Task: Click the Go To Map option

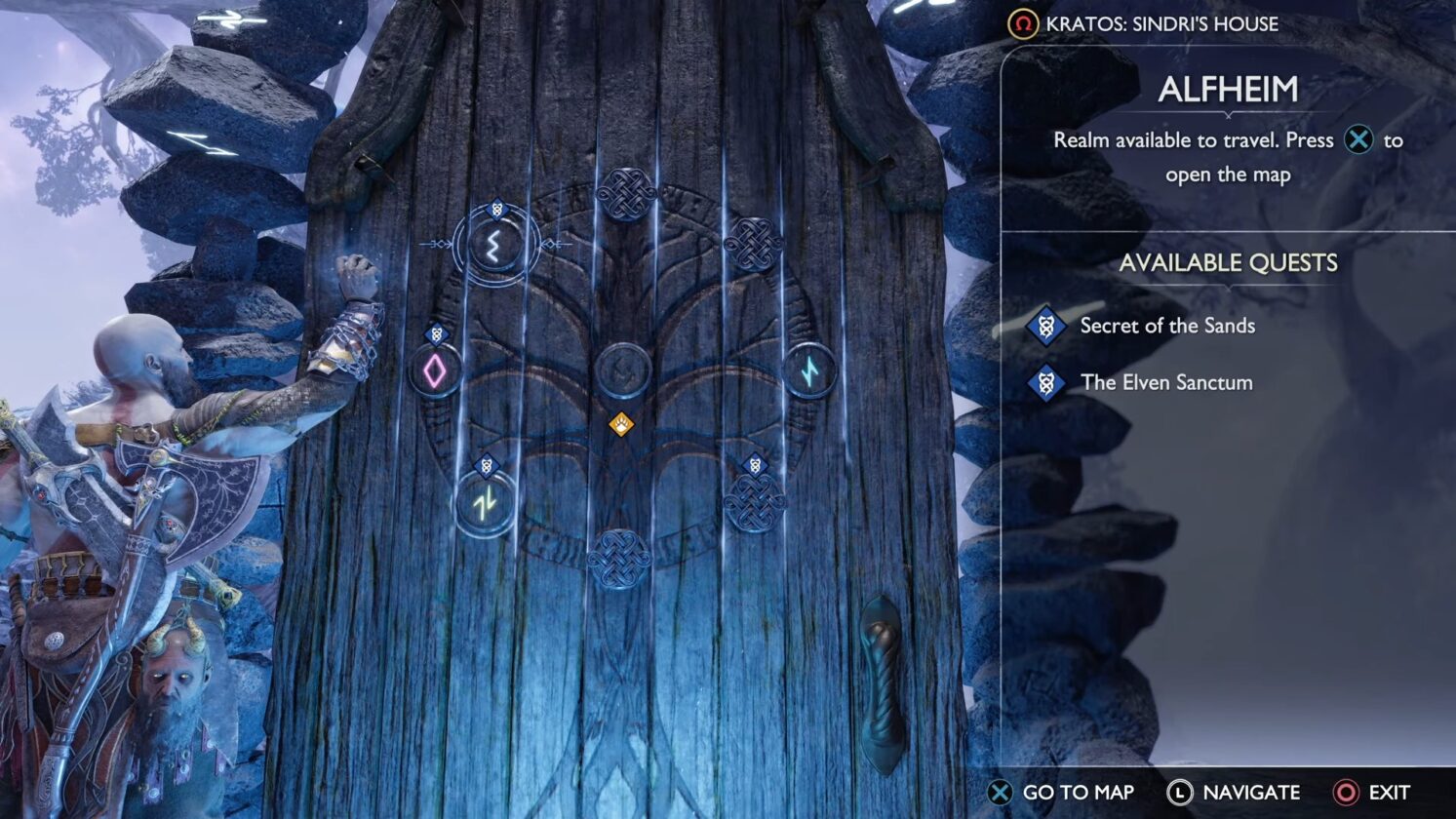Action: [1061, 793]
